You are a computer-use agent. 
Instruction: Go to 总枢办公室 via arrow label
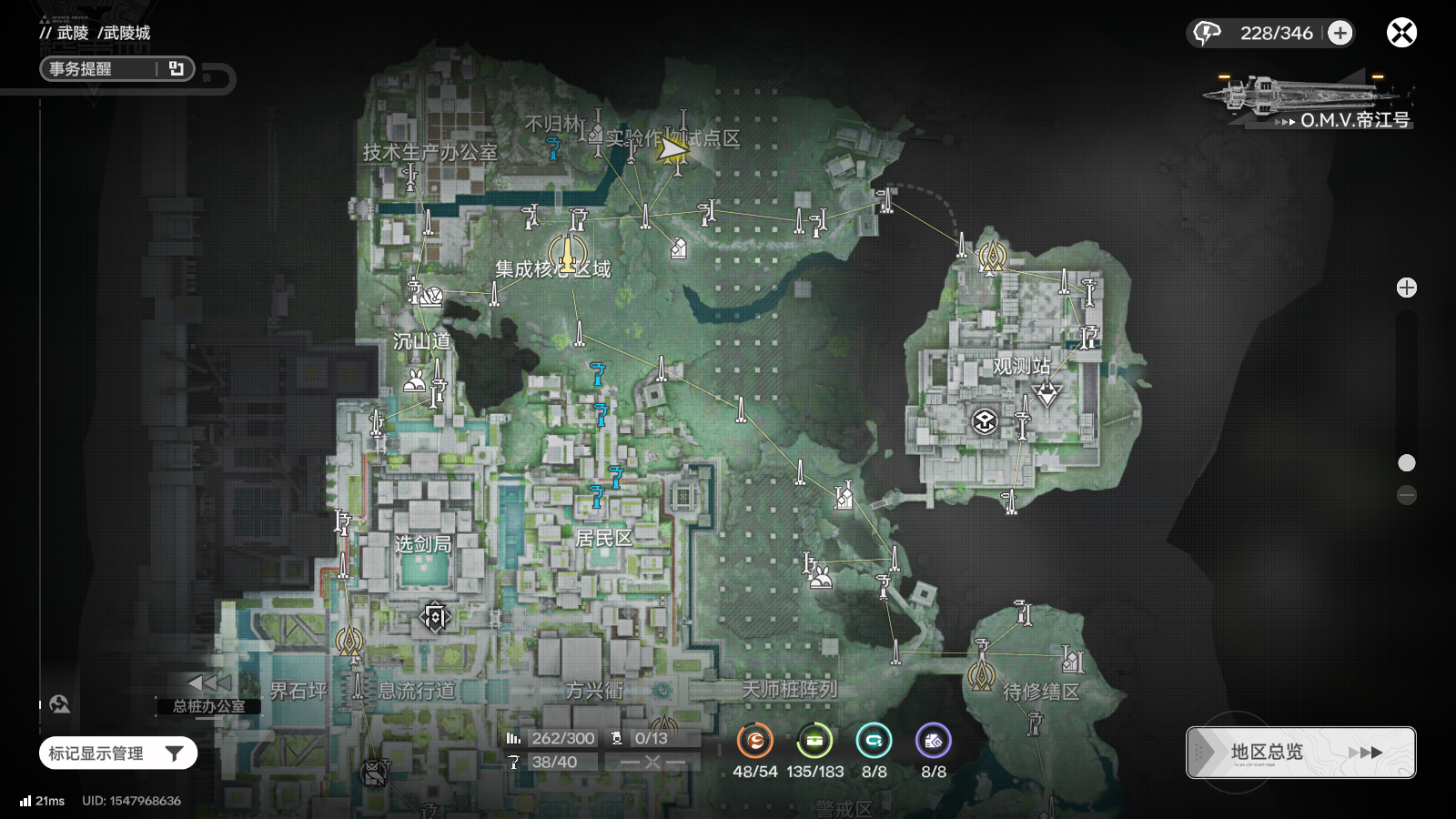click(x=209, y=694)
